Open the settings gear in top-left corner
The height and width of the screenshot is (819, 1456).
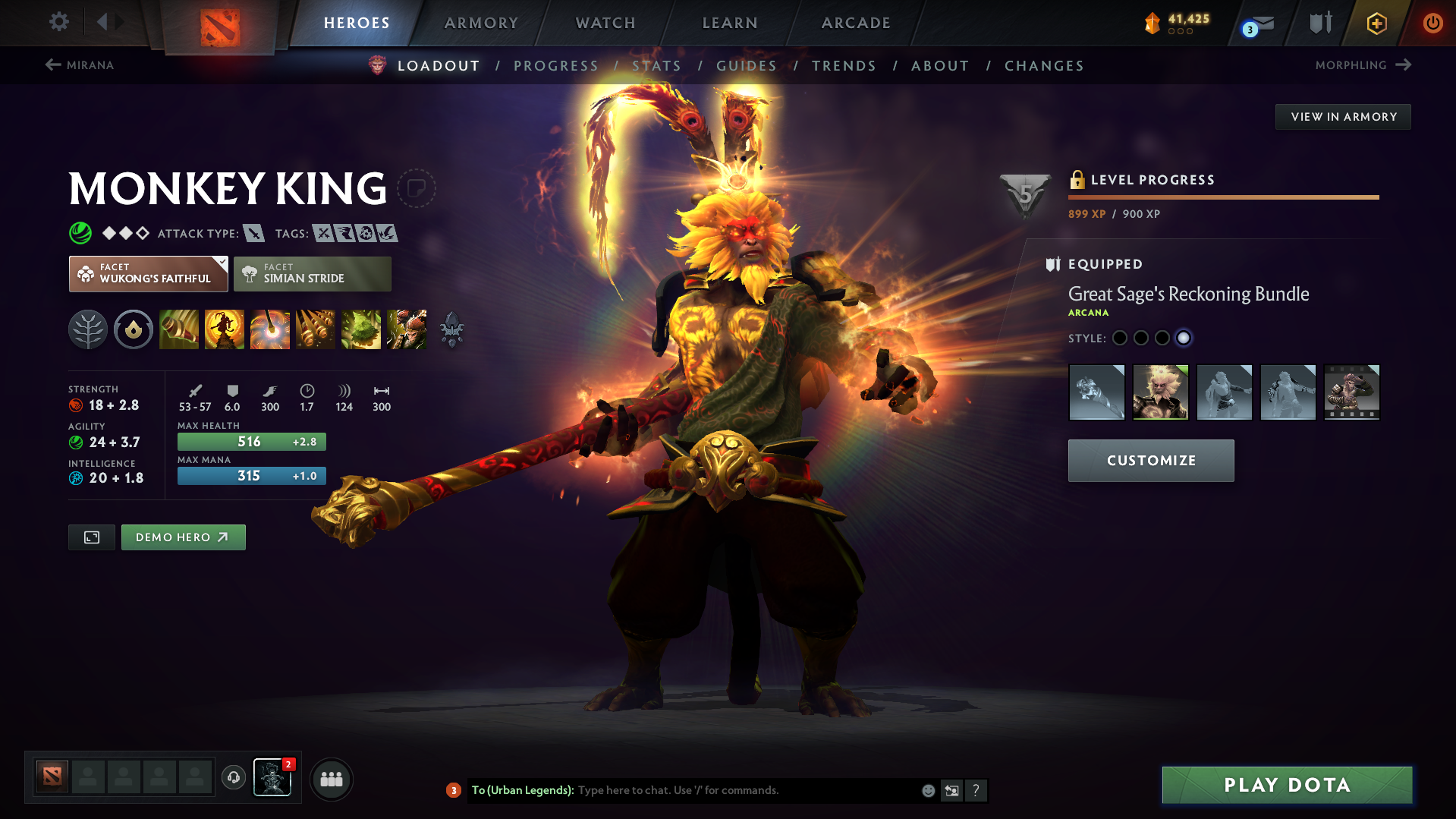(x=58, y=22)
